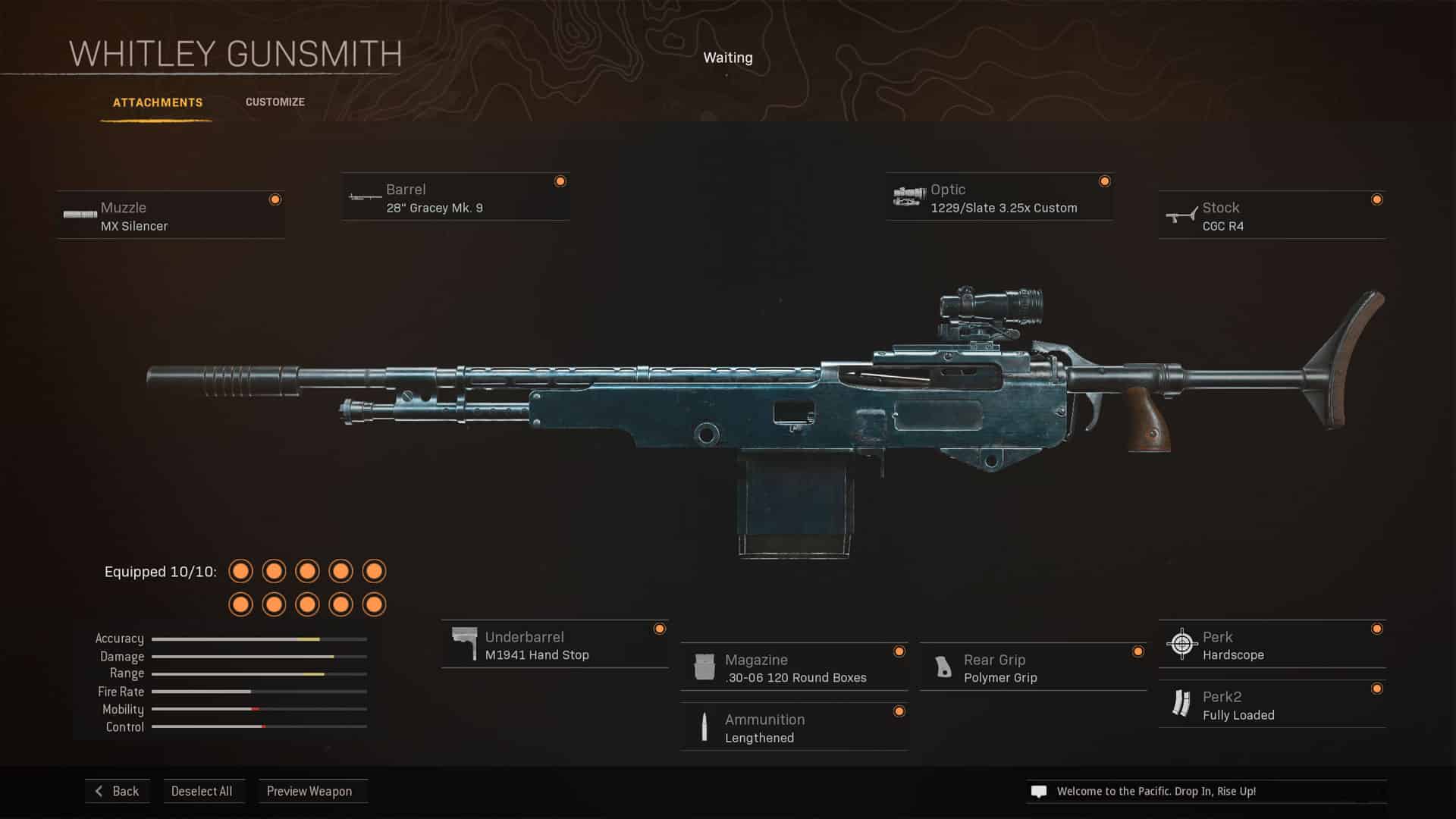Viewport: 1456px width, 819px height.
Task: Choose the Rear Grip Polymer Grip slot
Action: 1033,668
